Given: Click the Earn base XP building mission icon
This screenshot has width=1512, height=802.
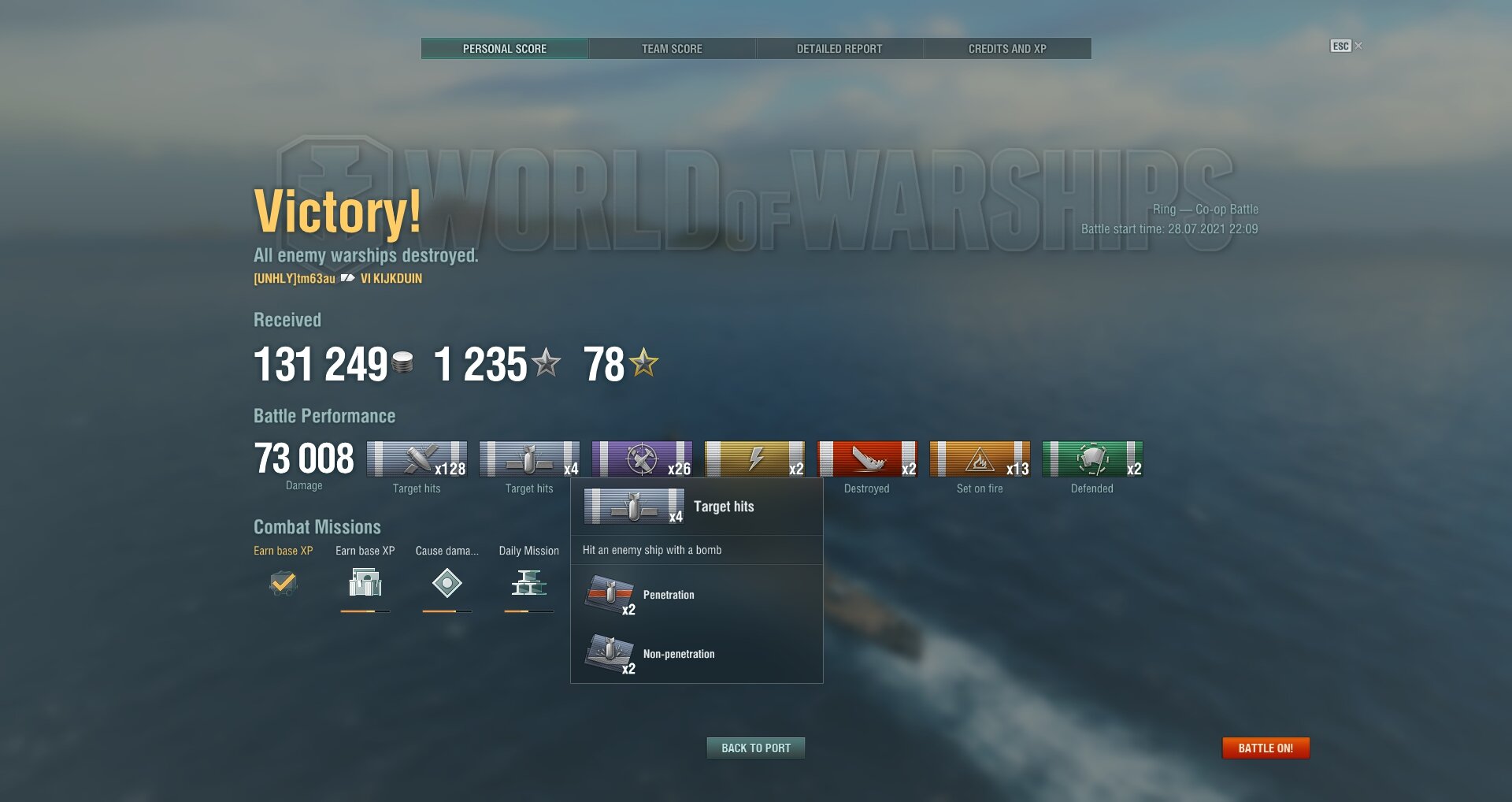Looking at the screenshot, I should tap(365, 584).
